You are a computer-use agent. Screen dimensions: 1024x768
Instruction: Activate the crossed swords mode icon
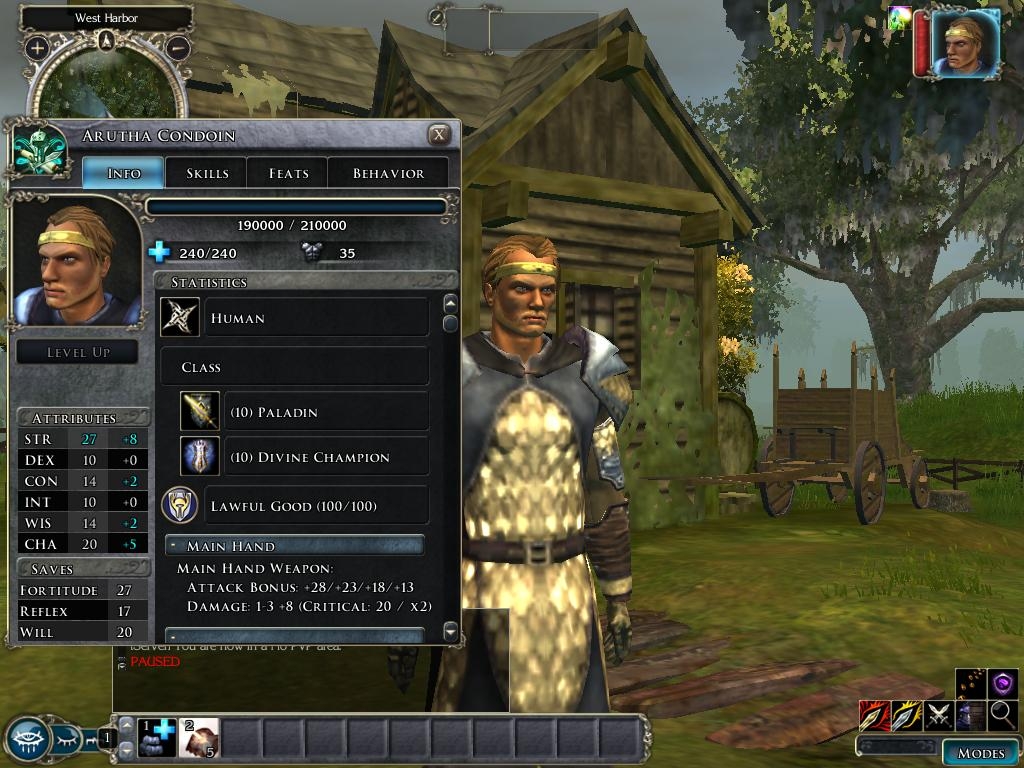[x=938, y=715]
